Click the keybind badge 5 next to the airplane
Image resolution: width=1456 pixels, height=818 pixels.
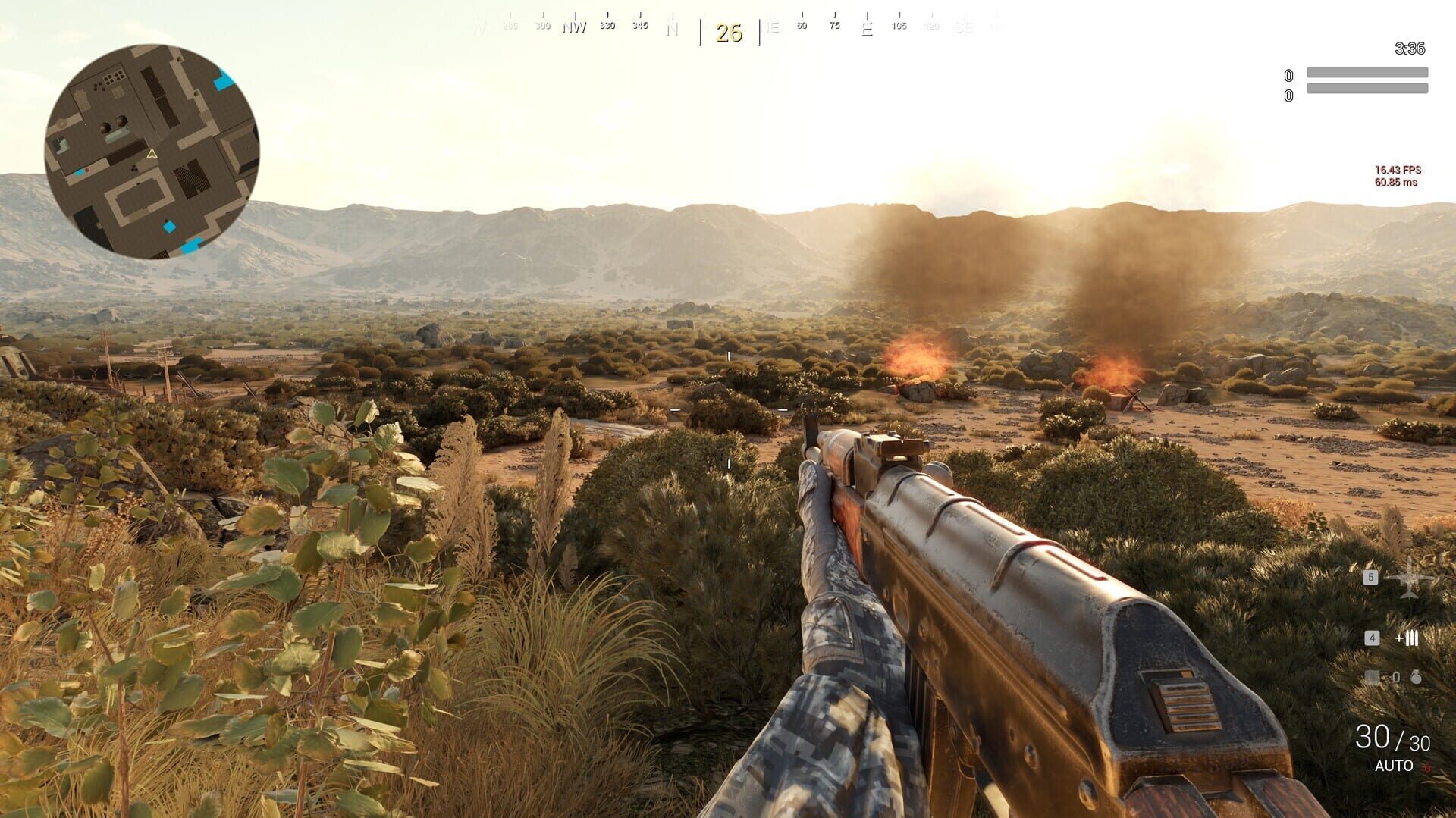(x=1371, y=578)
